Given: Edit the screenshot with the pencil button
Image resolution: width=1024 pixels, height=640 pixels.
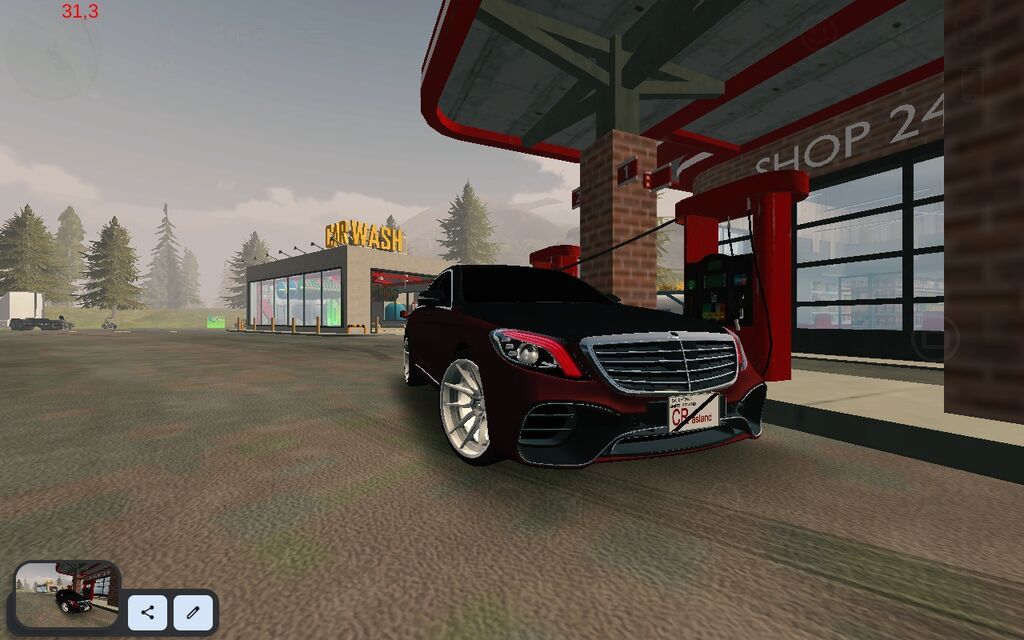Looking at the screenshot, I should tap(193, 612).
